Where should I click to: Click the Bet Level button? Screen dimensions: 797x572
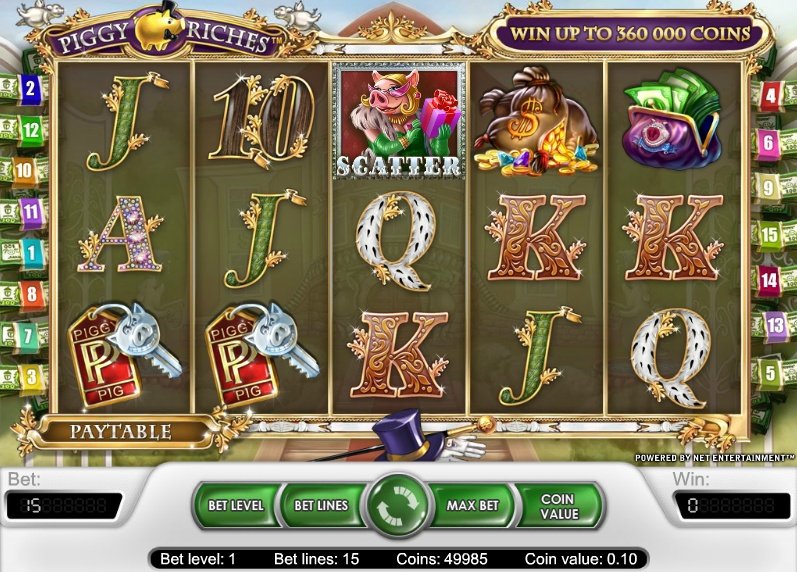pyautogui.click(x=236, y=506)
